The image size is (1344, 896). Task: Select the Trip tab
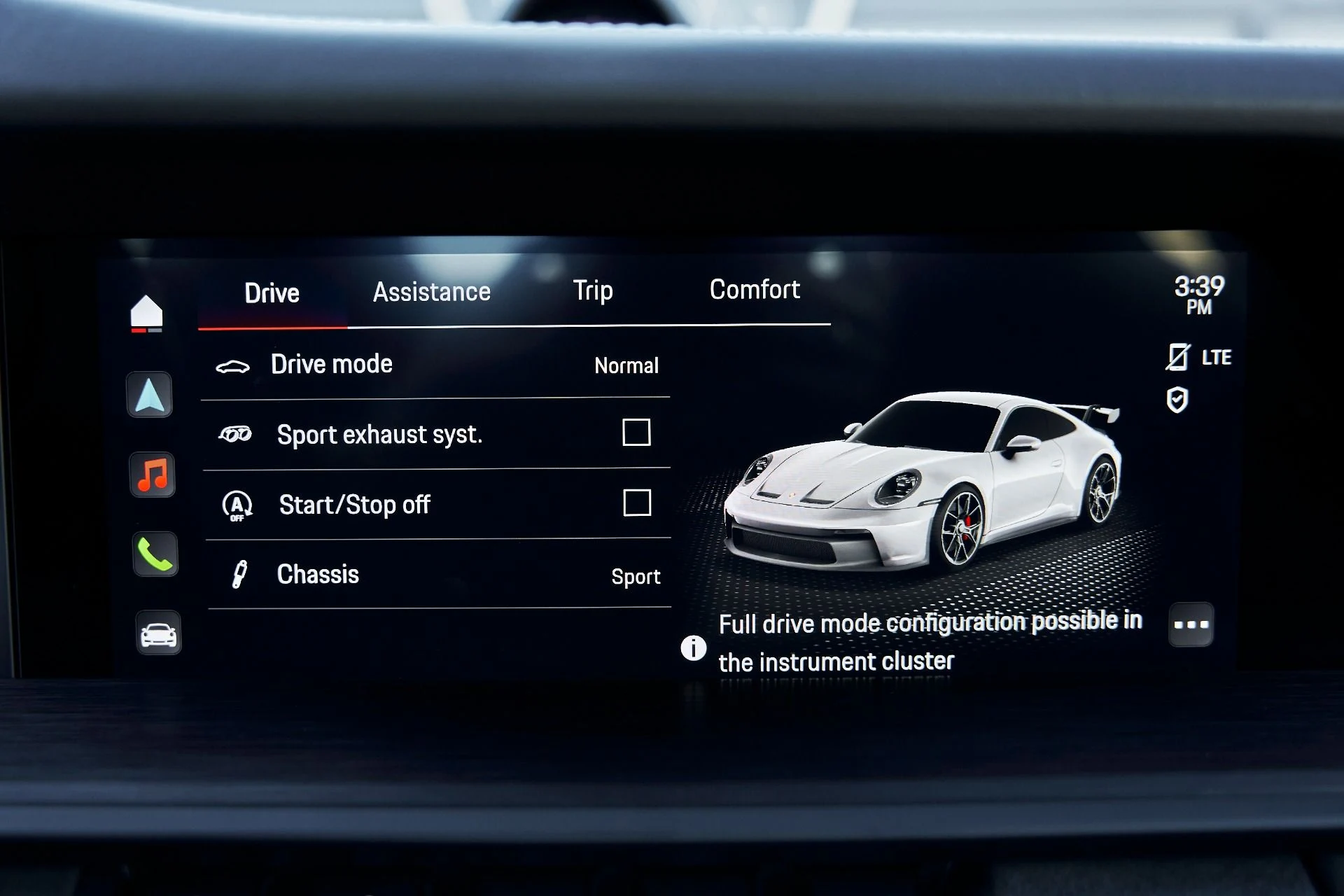pyautogui.click(x=592, y=290)
